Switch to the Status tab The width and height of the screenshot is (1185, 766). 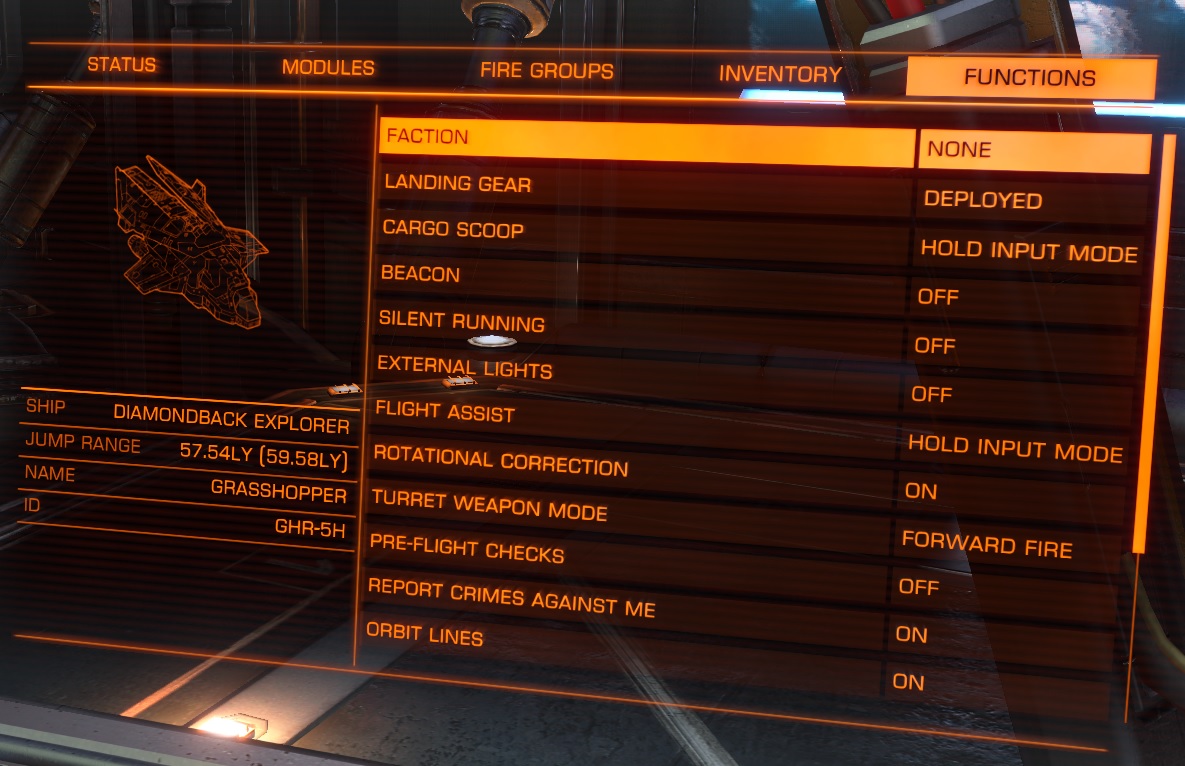pyautogui.click(x=121, y=65)
